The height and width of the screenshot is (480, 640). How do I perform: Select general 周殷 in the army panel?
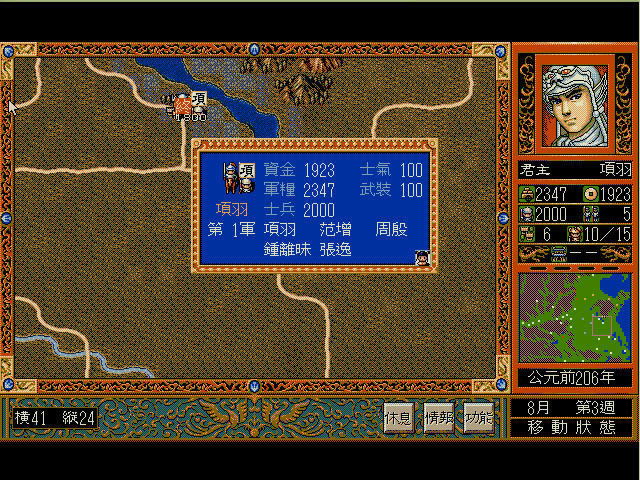(x=392, y=230)
